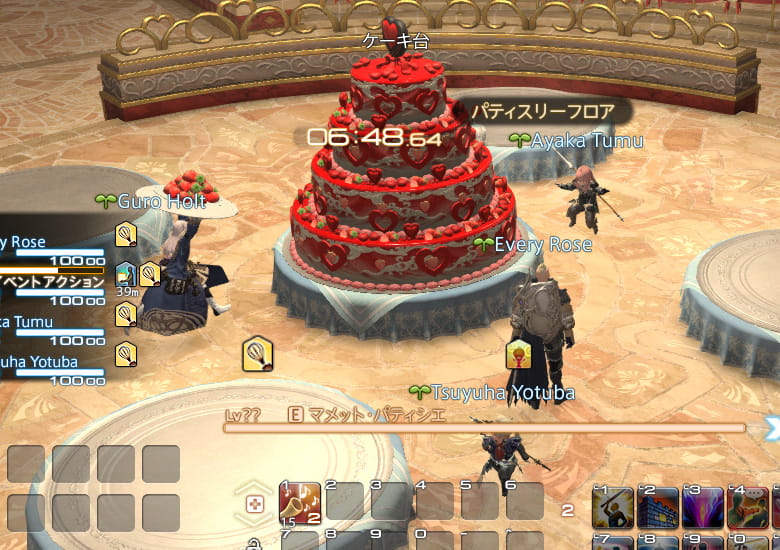Select the マメット・パティシエ target bar

tap(484, 426)
